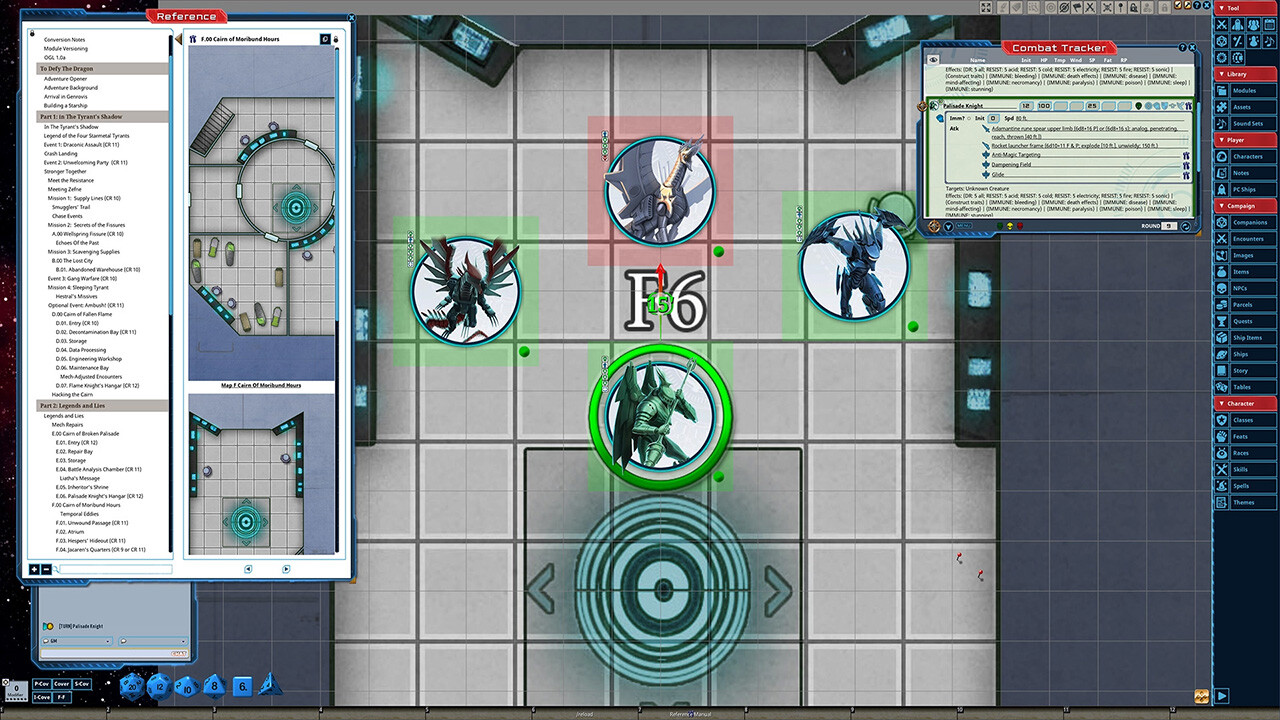The height and width of the screenshot is (720, 1280).
Task: Open the second speaker dropdown above the chat box
Action: (x=183, y=641)
